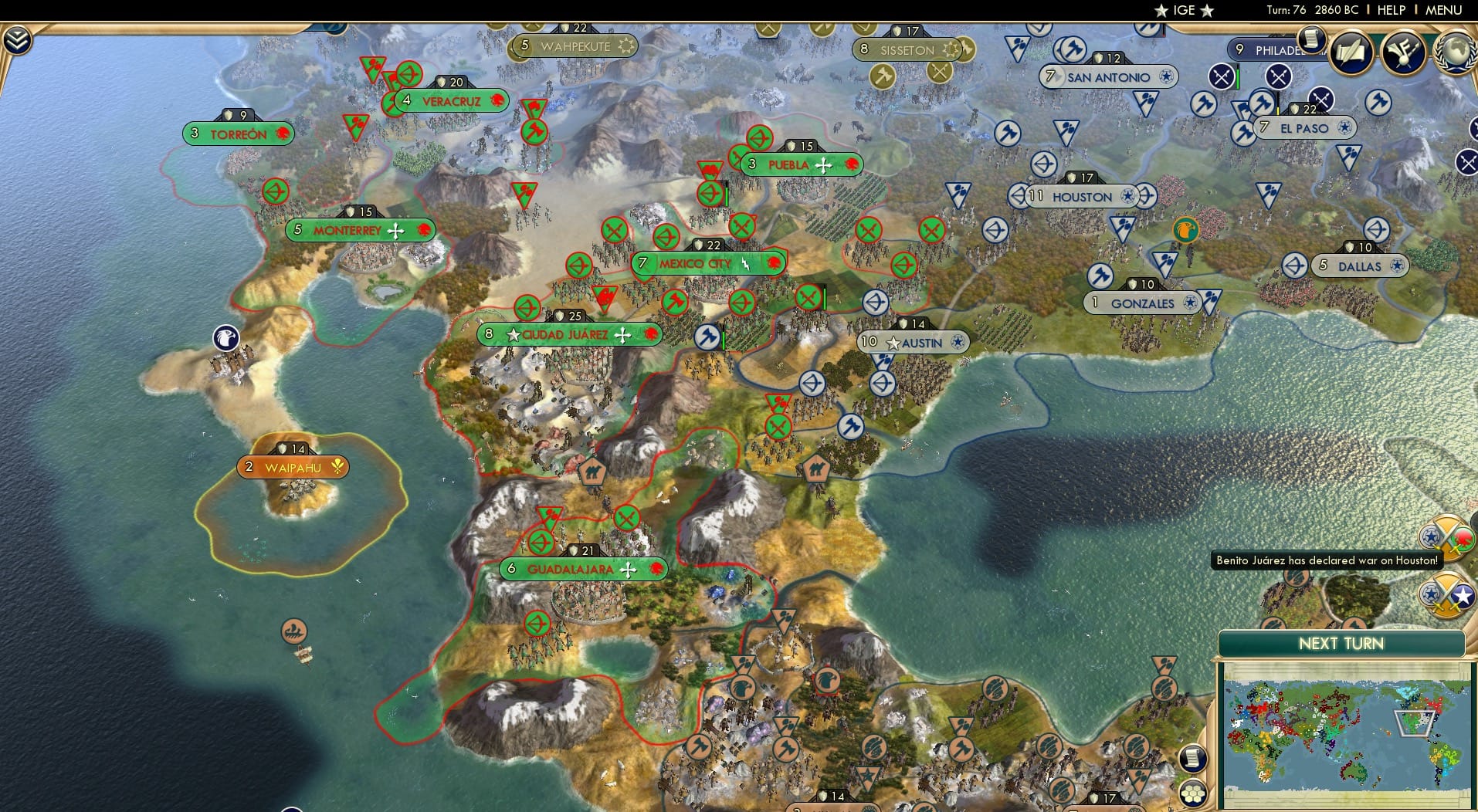The width and height of the screenshot is (1478, 812).
Task: Open the notification log scroll icon
Action: [x=1311, y=37]
